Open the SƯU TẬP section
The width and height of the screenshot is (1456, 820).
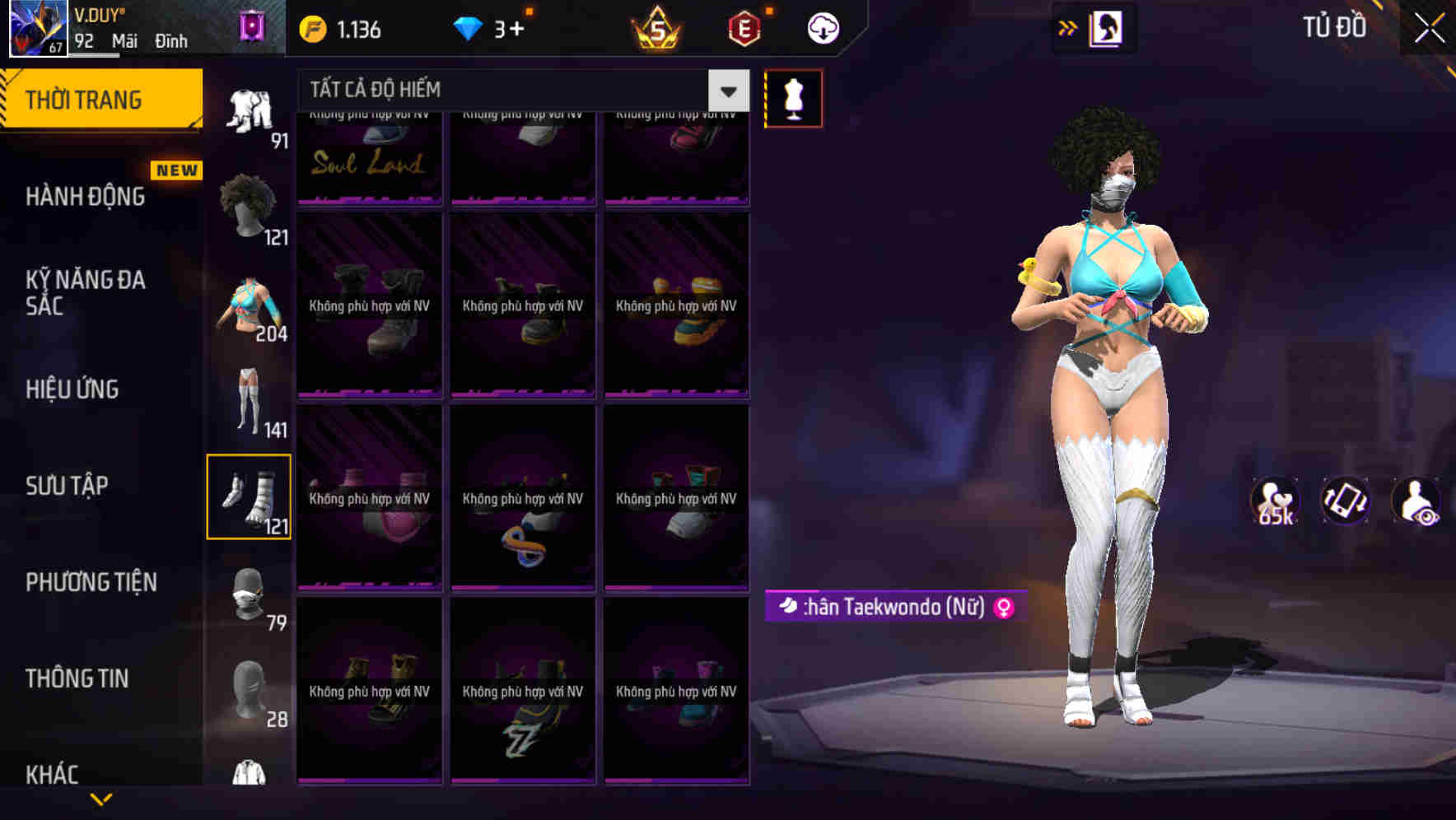[68, 486]
